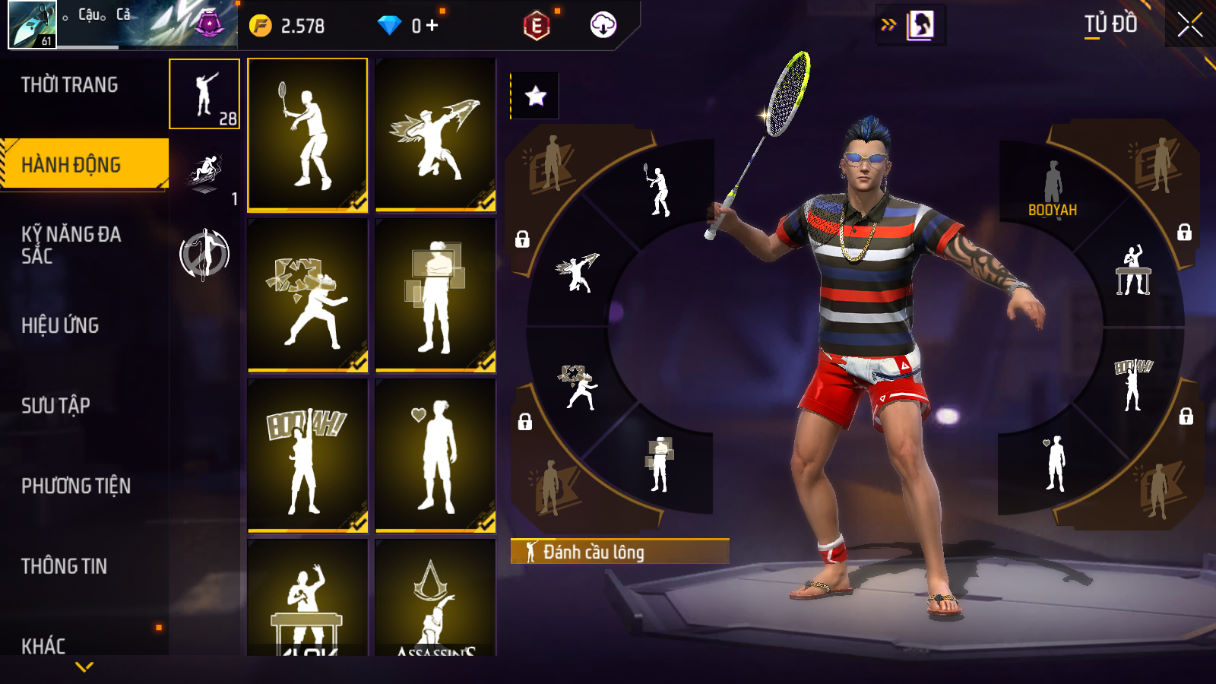Open the red E badge icon
This screenshot has height=684, width=1216.
click(537, 26)
